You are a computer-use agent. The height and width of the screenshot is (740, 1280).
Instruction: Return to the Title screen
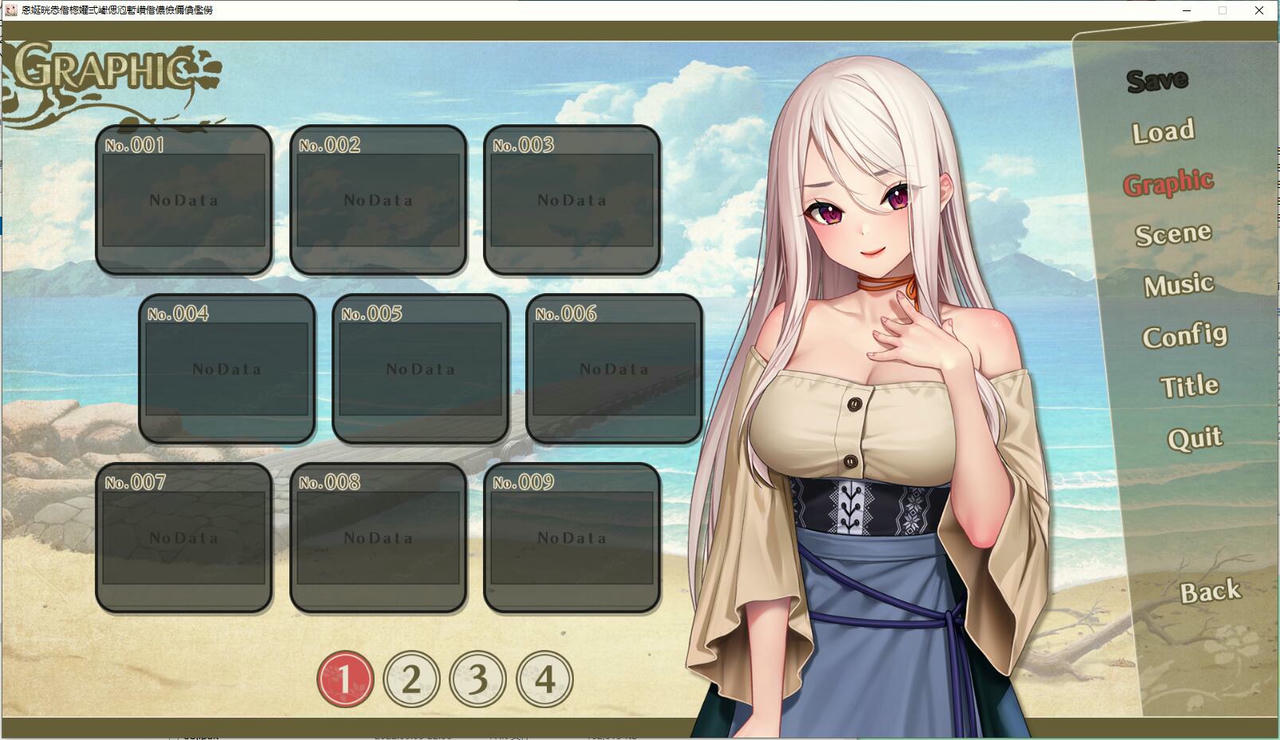[x=1189, y=386]
